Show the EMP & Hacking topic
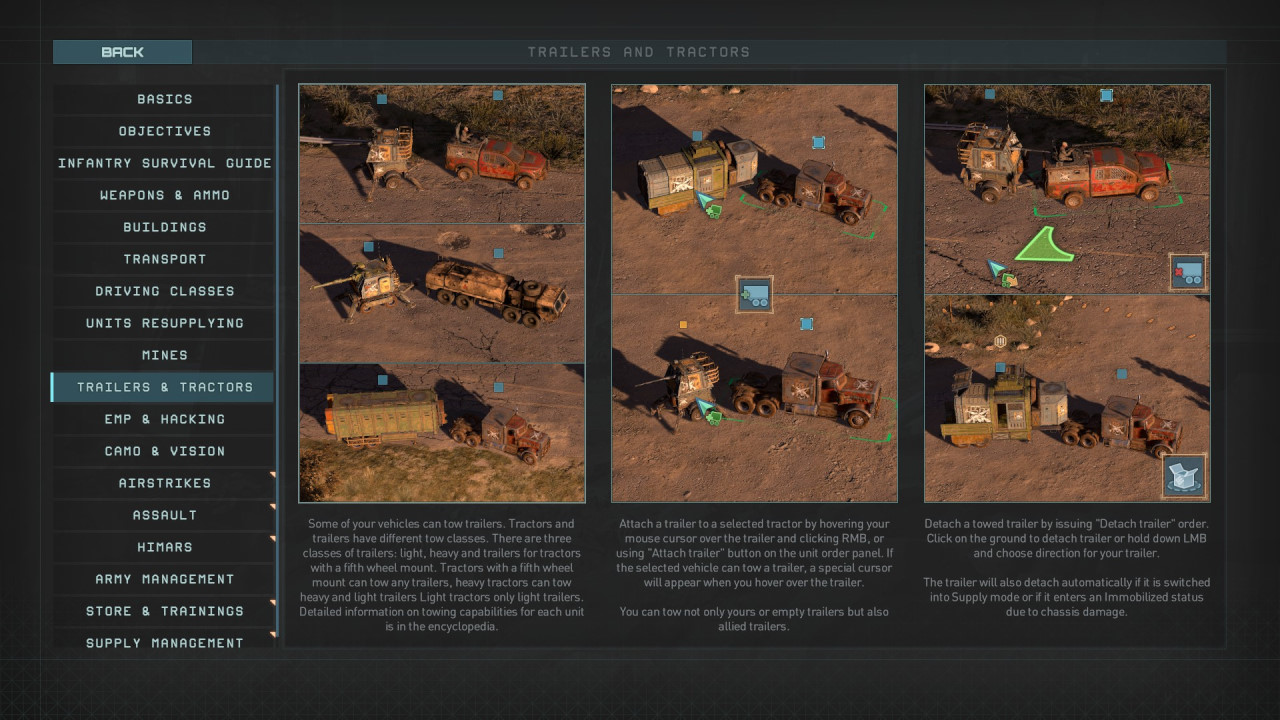Image resolution: width=1280 pixels, height=720 pixels. [164, 419]
